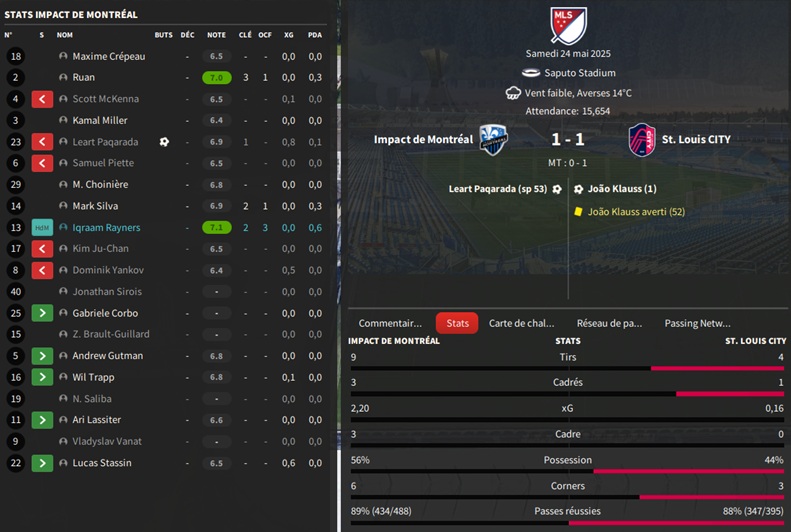The width and height of the screenshot is (791, 532).
Task: Select substitute Wil Trapp
Action: [x=93, y=377]
